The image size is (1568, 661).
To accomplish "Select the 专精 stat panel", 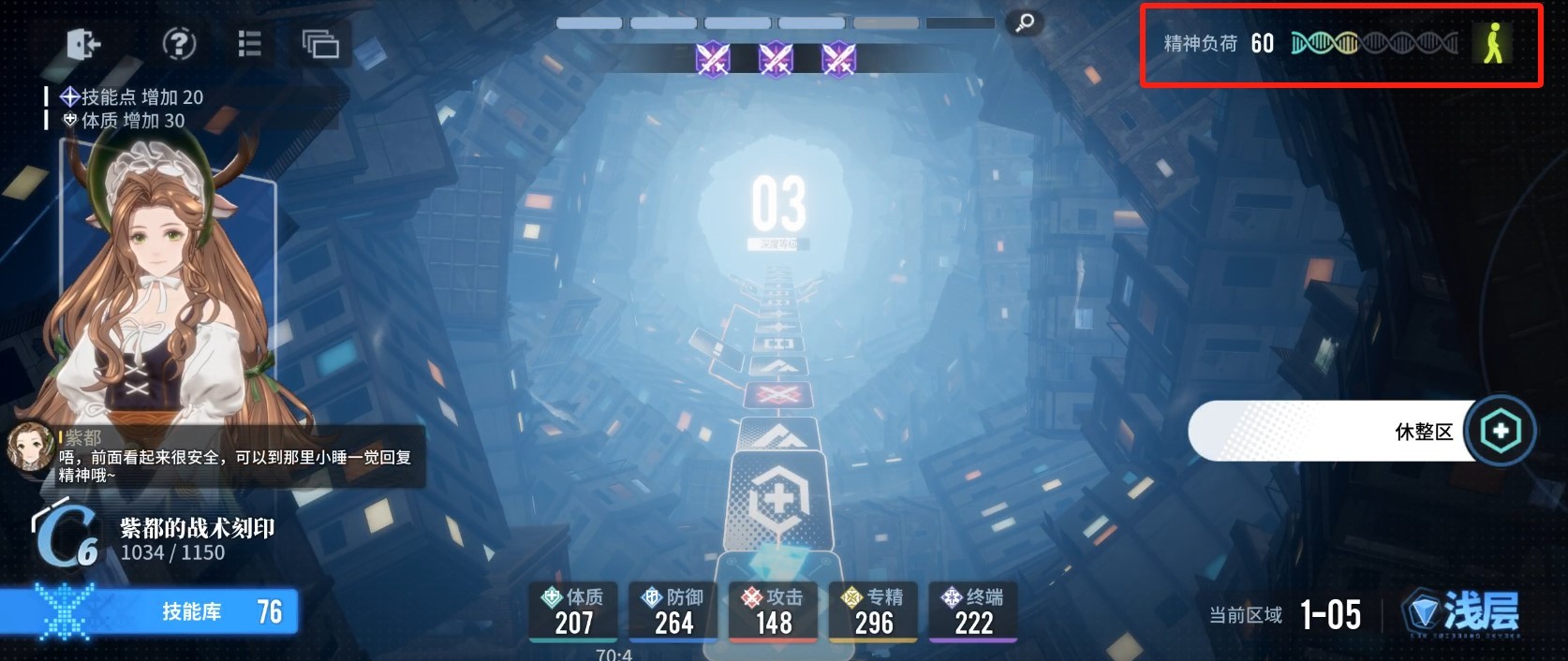I will pos(874,611).
